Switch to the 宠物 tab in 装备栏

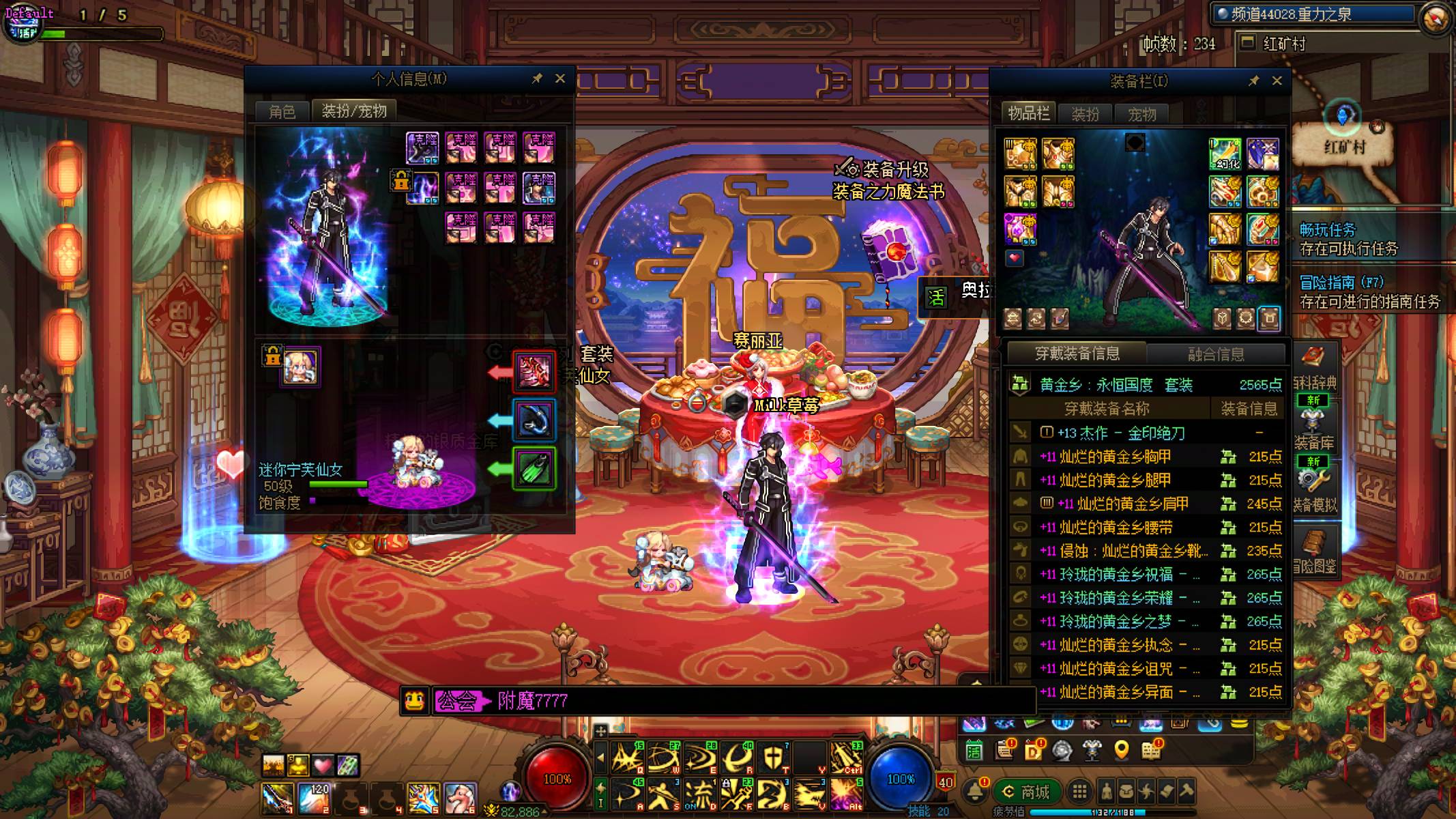pyautogui.click(x=1141, y=114)
